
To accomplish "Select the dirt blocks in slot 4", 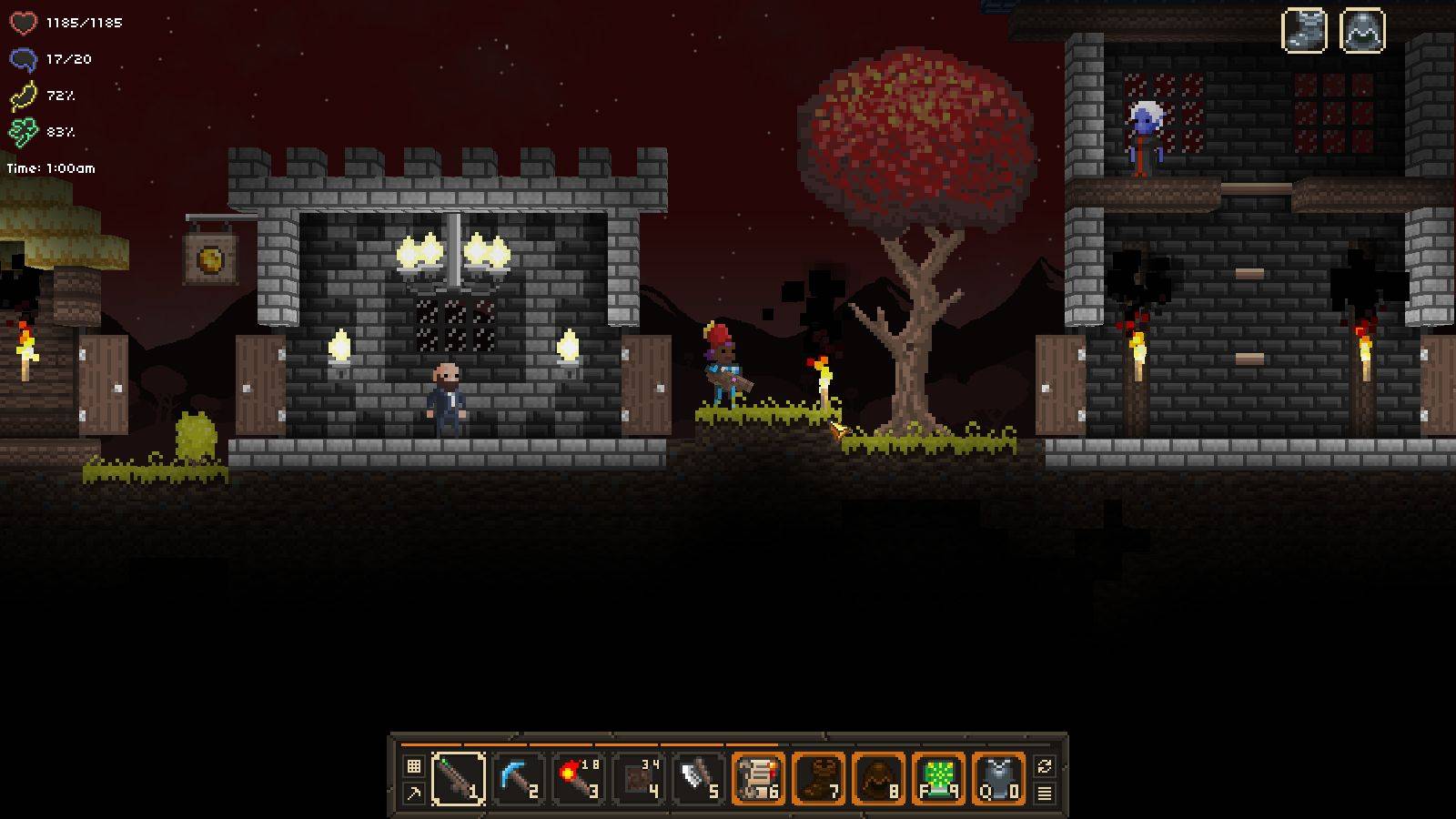I will [x=640, y=778].
